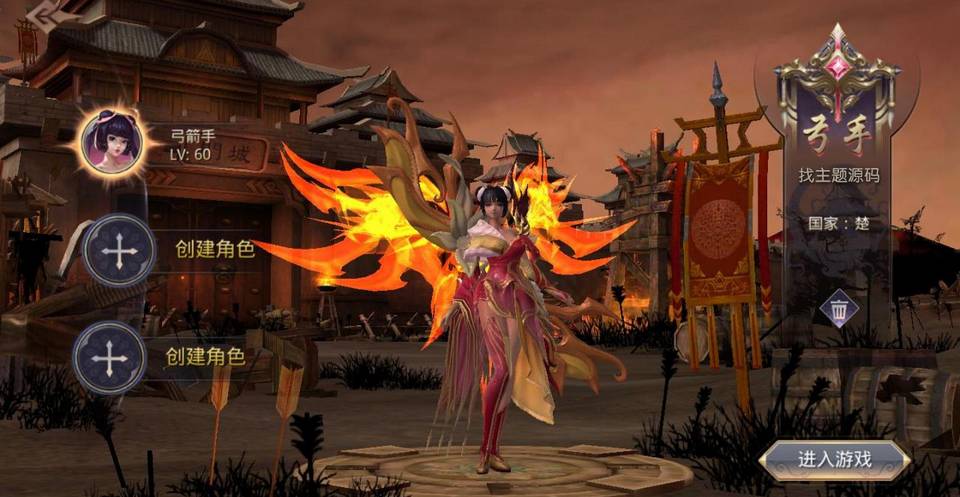Delete character using the trash can icon

pos(839,309)
